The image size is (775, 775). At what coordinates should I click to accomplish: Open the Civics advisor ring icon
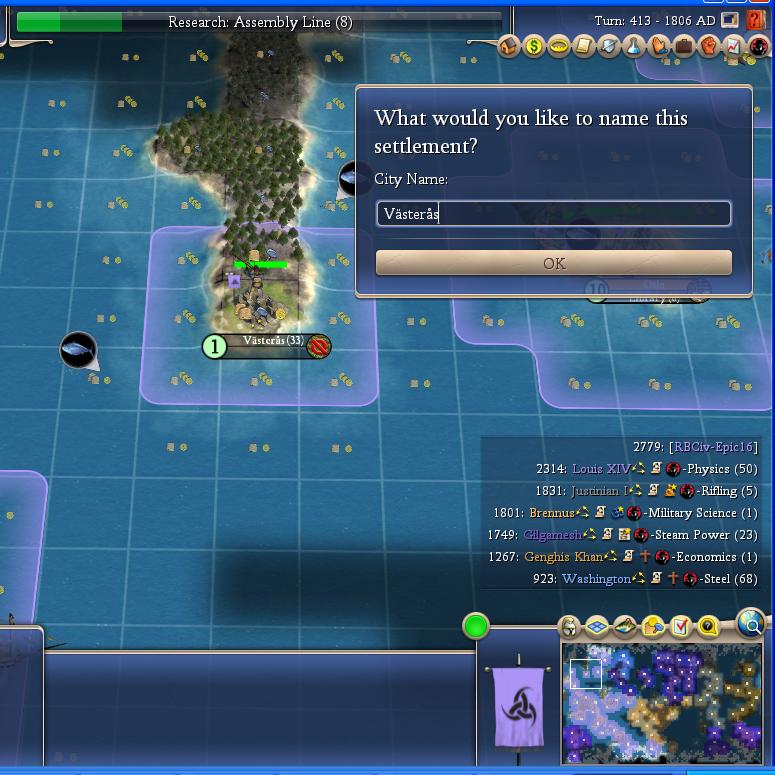pyautogui.click(x=559, y=46)
